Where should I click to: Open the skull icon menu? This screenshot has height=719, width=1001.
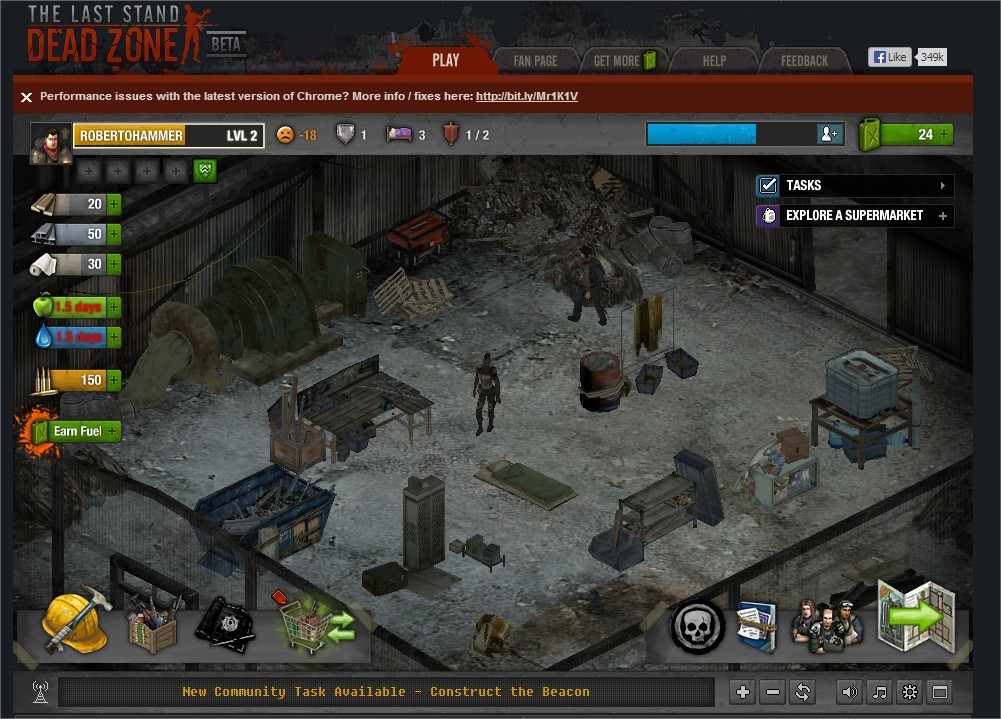[x=696, y=626]
